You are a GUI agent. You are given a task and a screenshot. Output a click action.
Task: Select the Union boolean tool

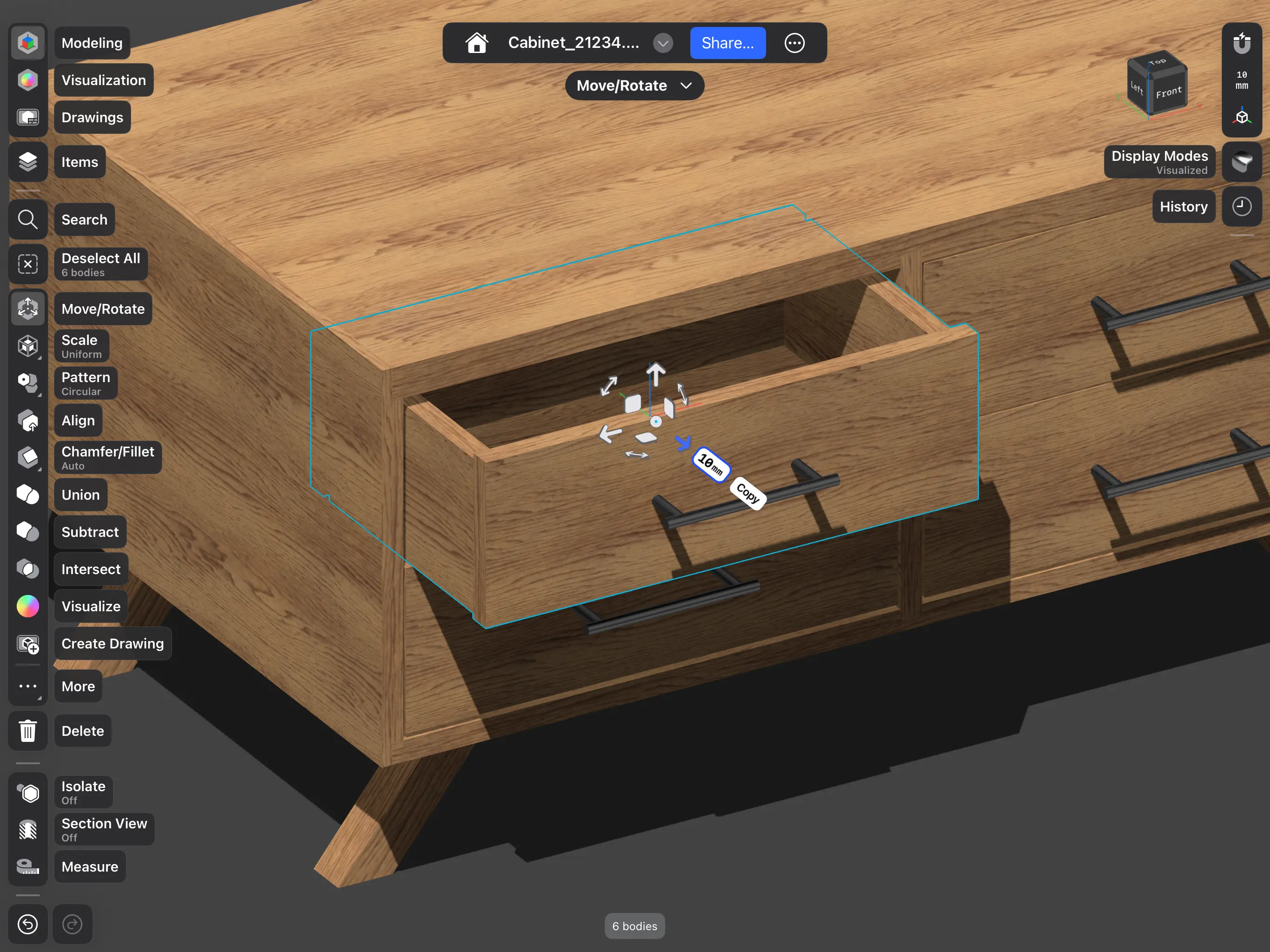click(x=80, y=495)
